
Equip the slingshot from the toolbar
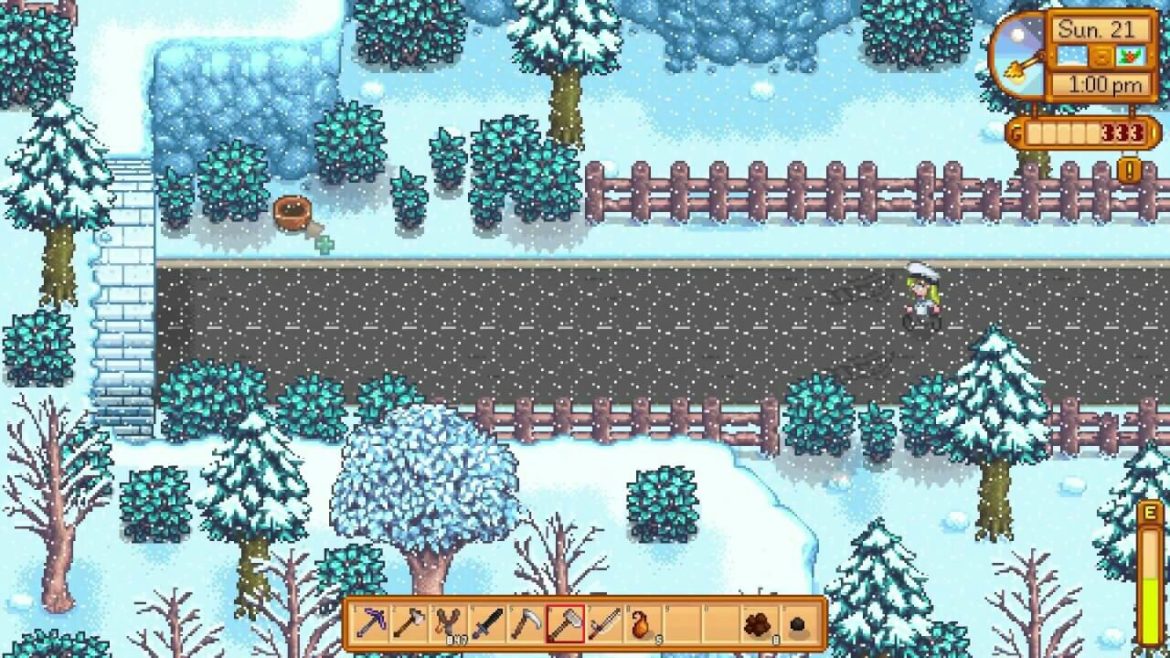click(x=449, y=624)
